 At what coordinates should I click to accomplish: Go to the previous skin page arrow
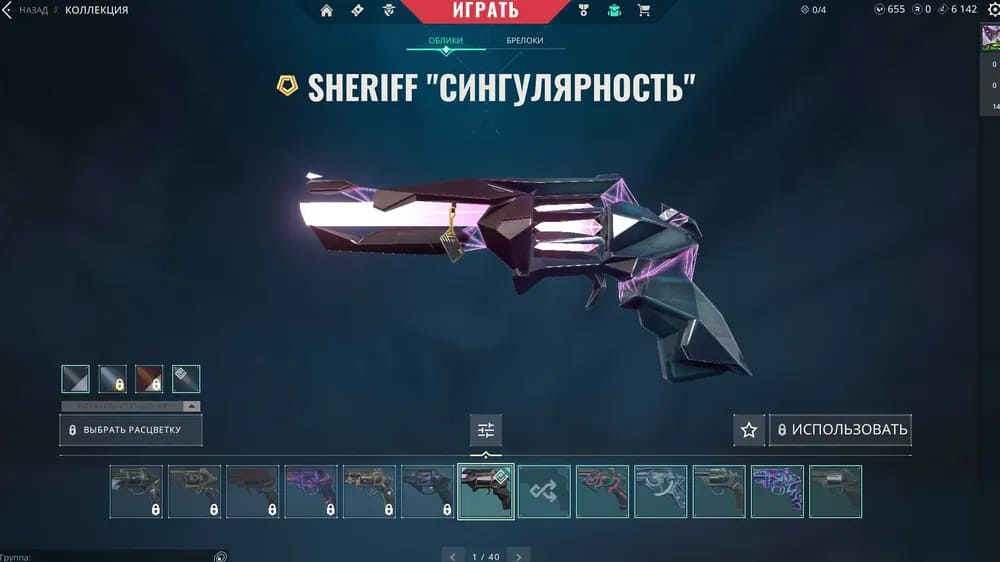(454, 556)
